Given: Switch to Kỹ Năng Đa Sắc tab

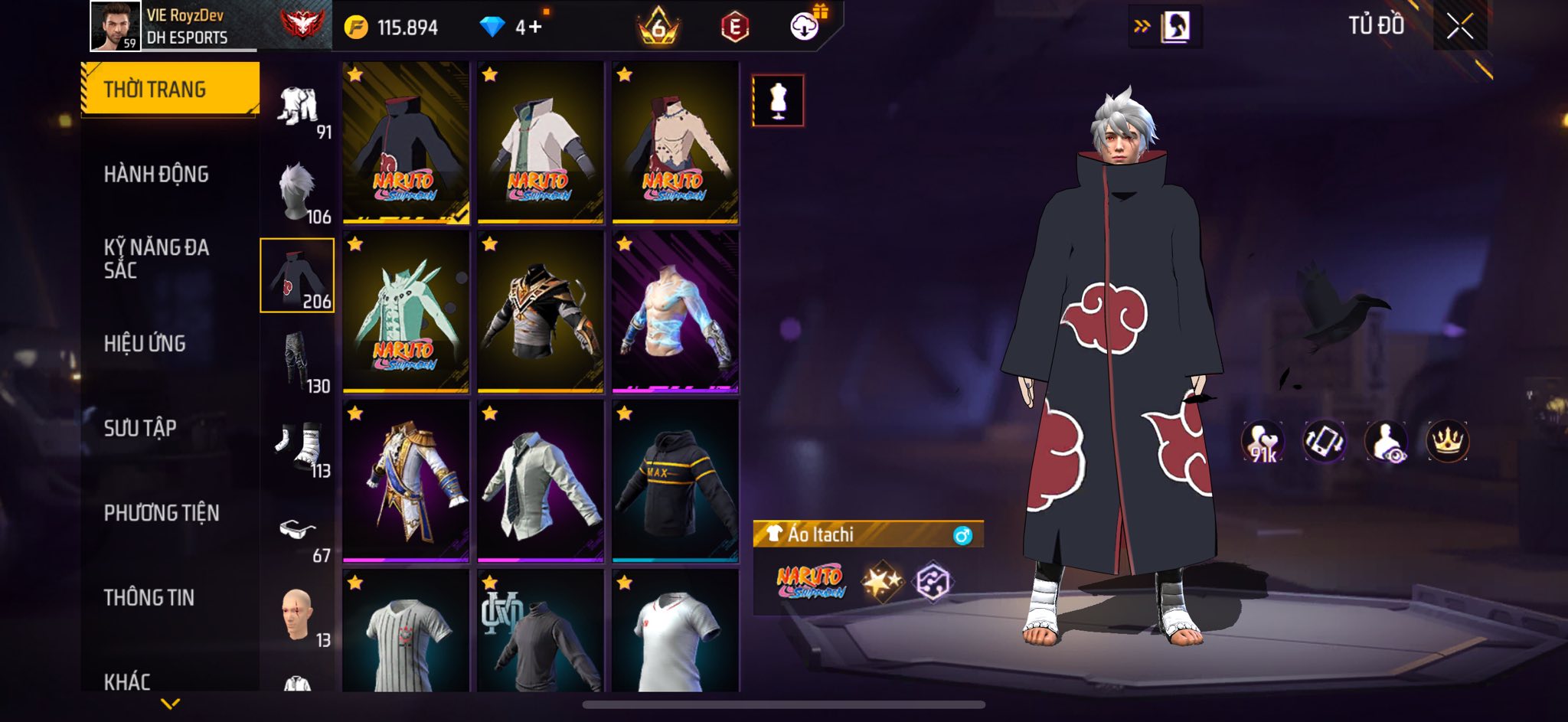Looking at the screenshot, I should click(156, 259).
